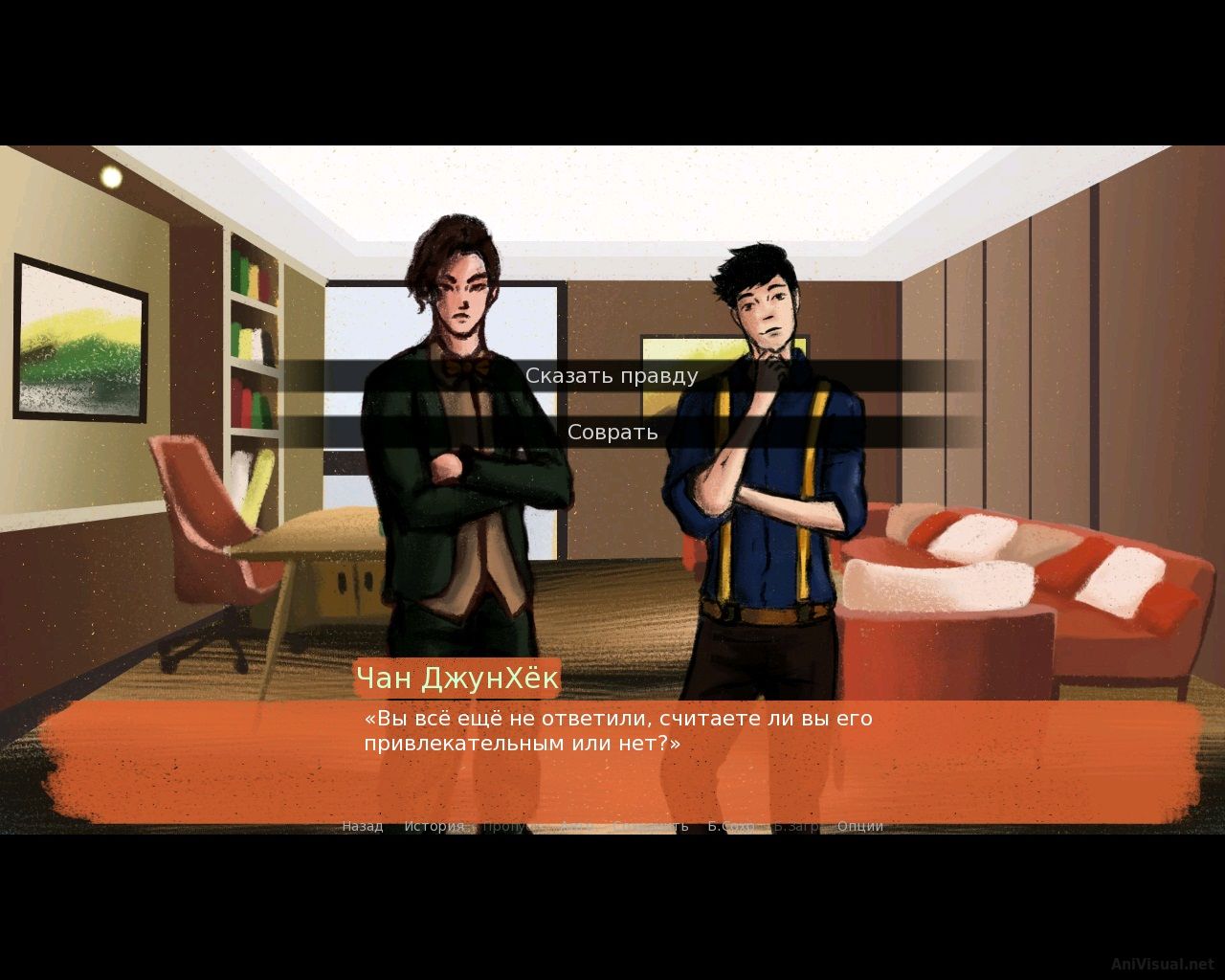
Task: Load the quick save via Б.Загр
Action: [797, 825]
